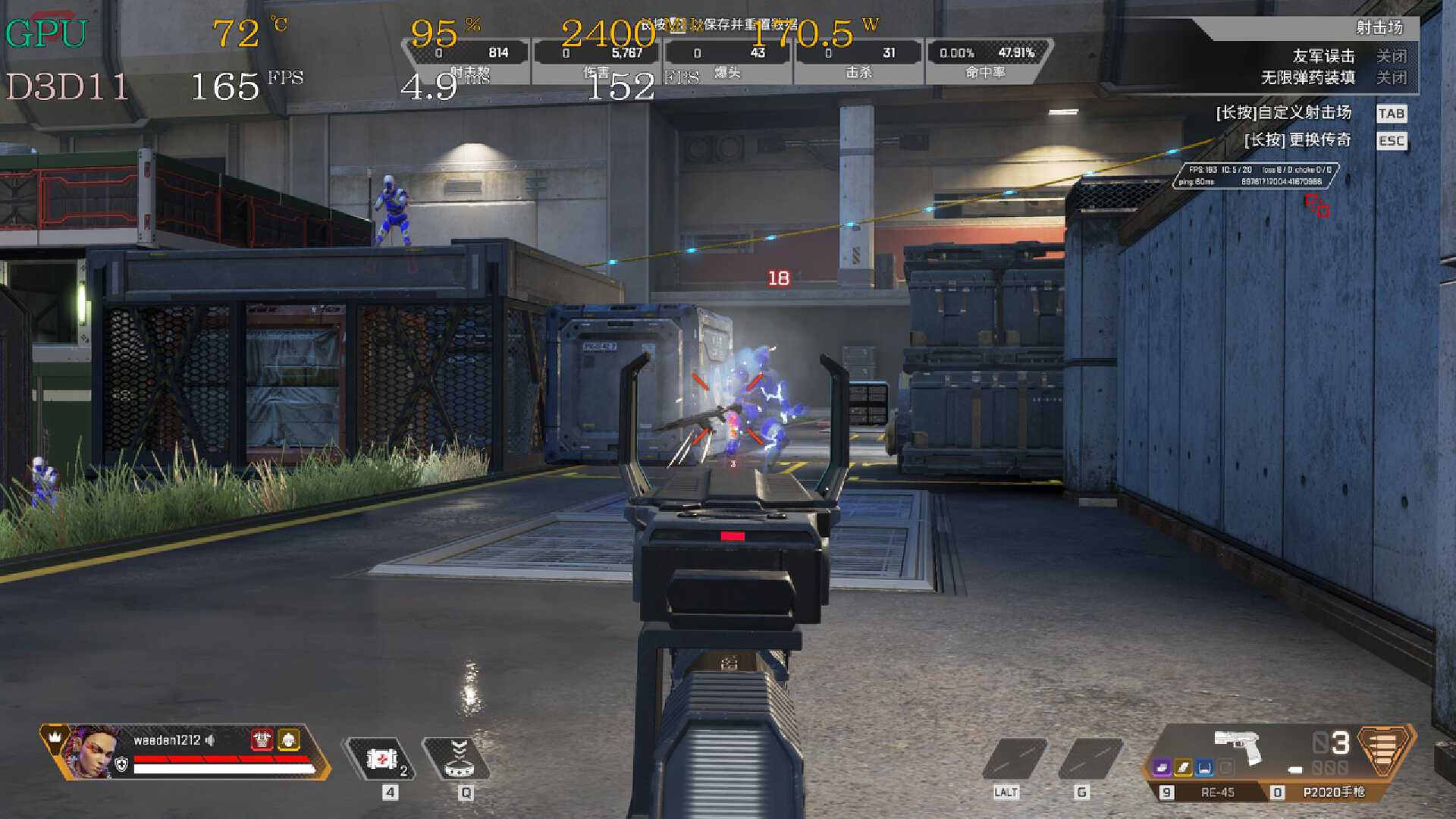1456x819 pixels.
Task: Click the med kit healing item icon
Action: point(383,758)
